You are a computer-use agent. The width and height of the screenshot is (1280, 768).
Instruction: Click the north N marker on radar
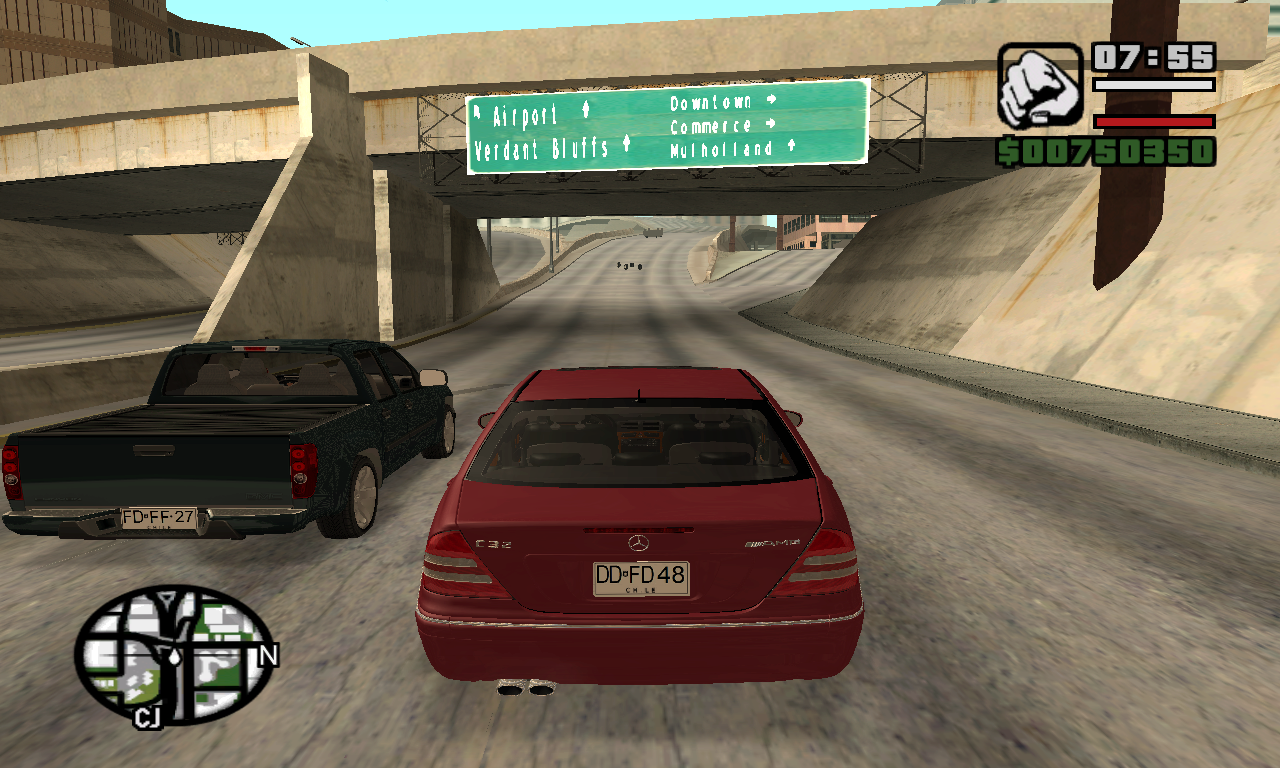tap(268, 656)
